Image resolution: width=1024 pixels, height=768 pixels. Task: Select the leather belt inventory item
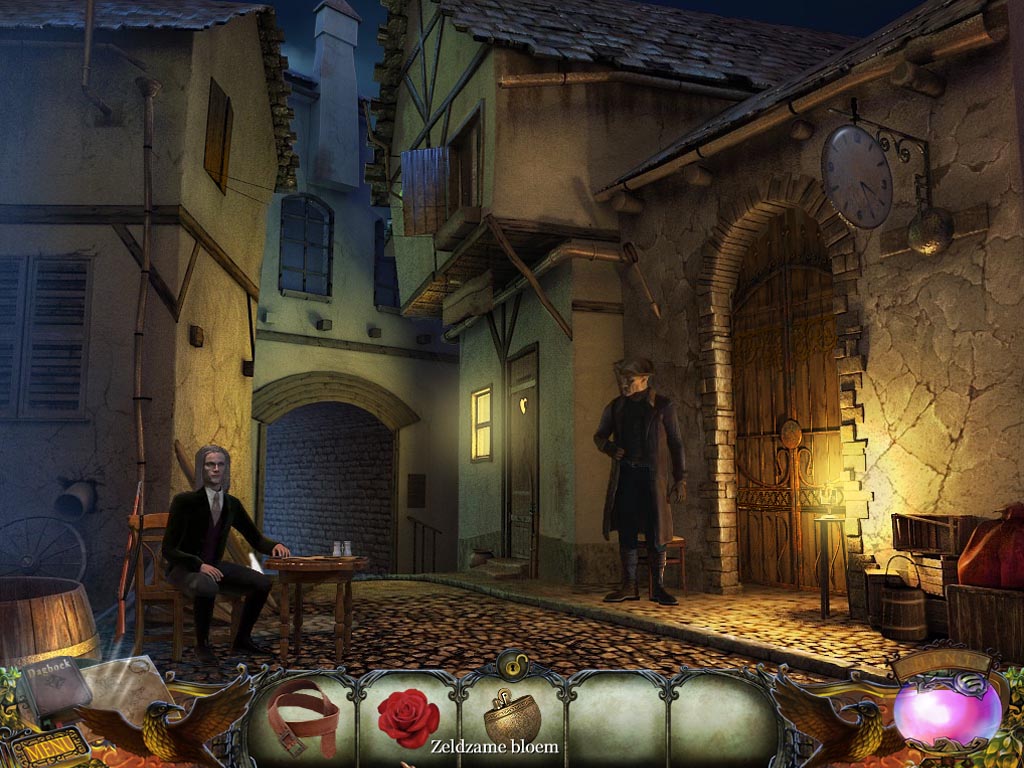pos(304,711)
